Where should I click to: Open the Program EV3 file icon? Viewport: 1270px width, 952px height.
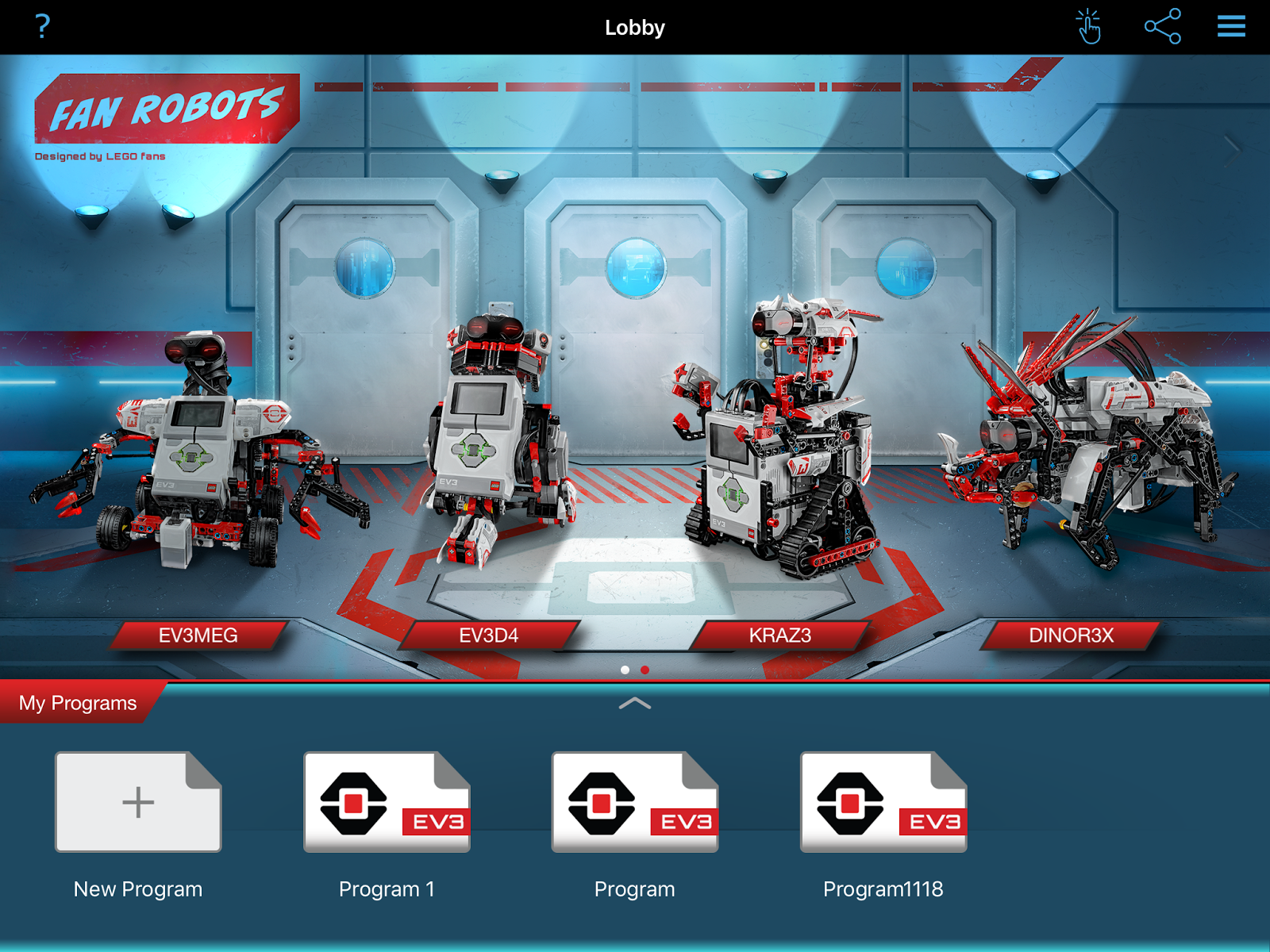click(634, 802)
